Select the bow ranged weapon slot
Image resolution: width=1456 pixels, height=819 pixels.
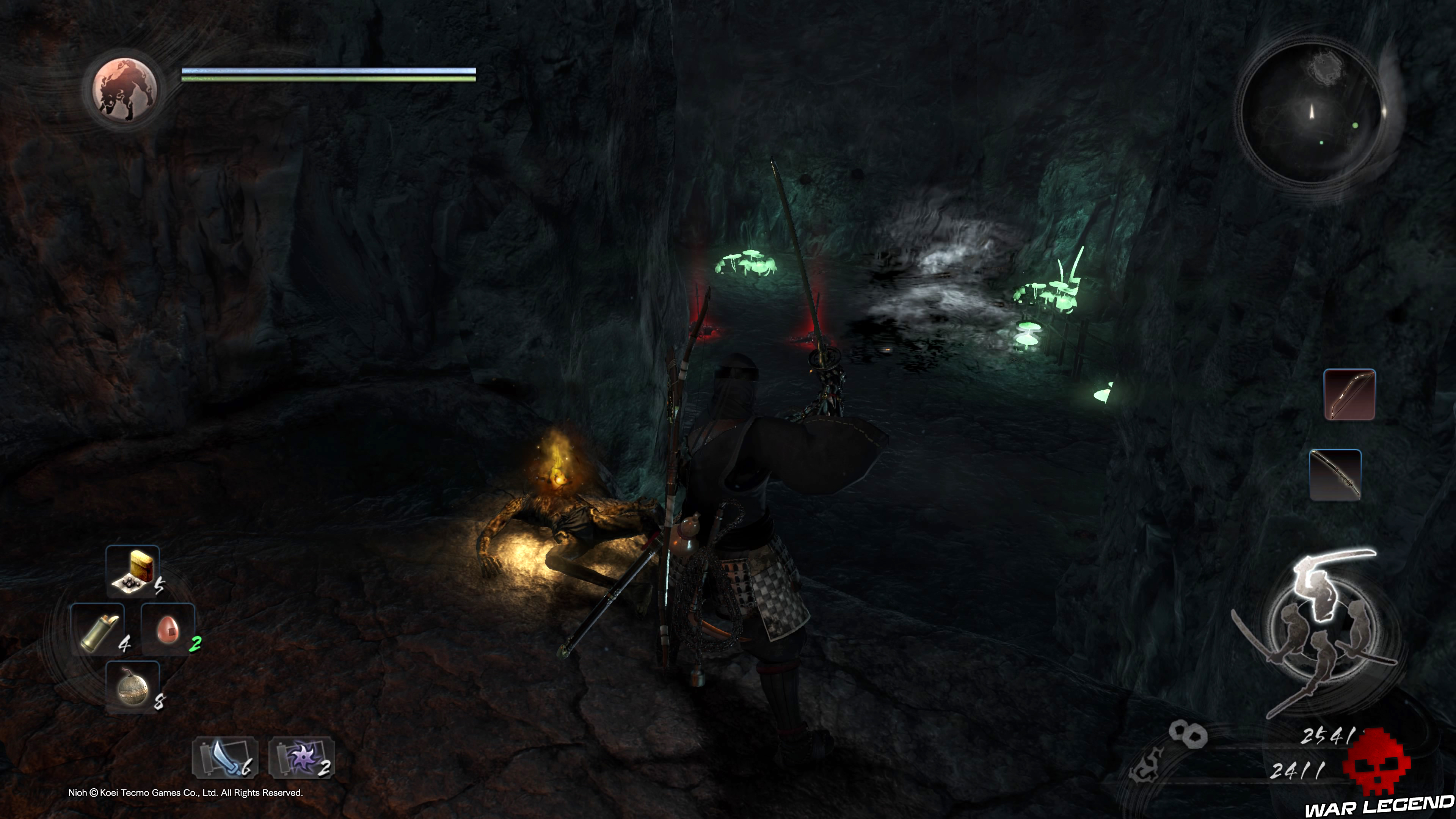pos(1349,394)
